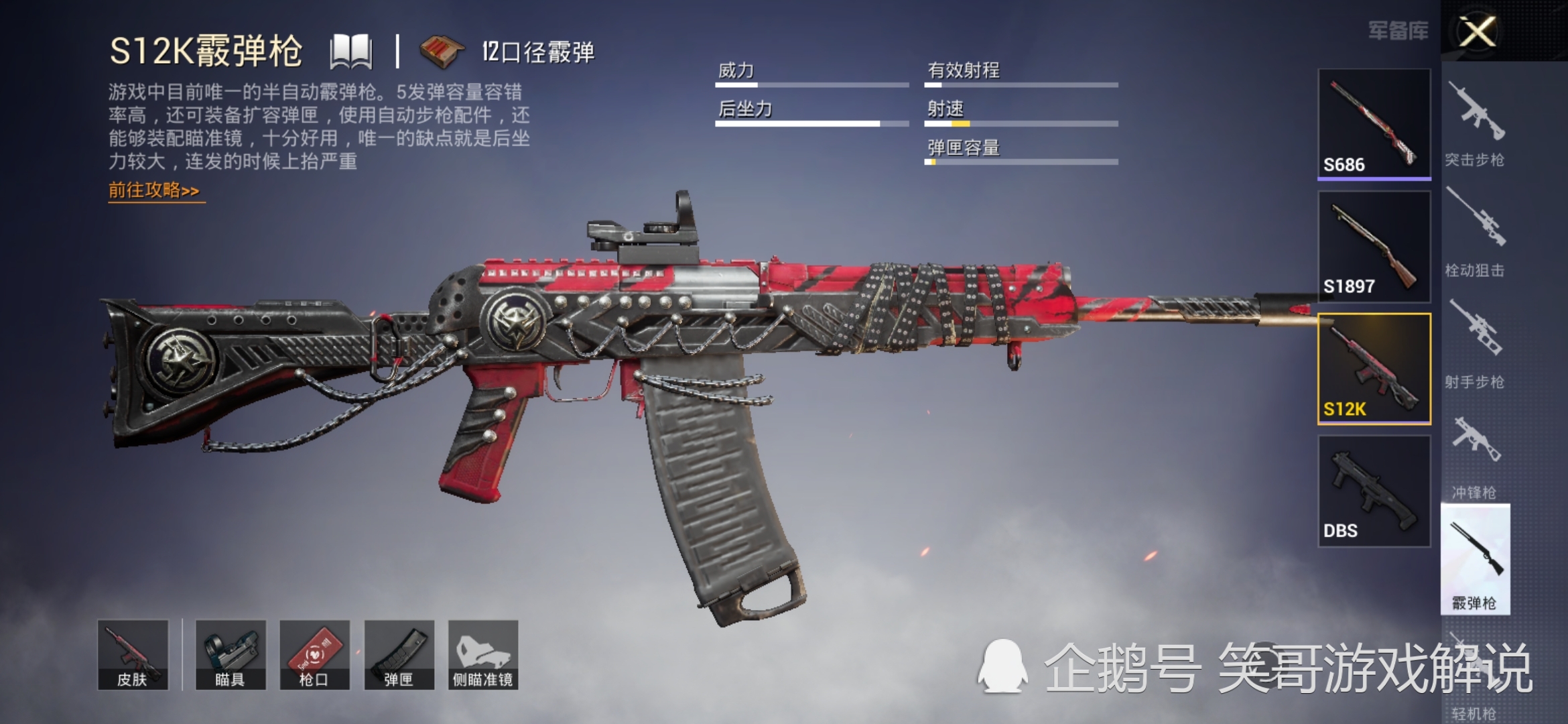Select the 弹匣 magazine attachment tab

(399, 655)
